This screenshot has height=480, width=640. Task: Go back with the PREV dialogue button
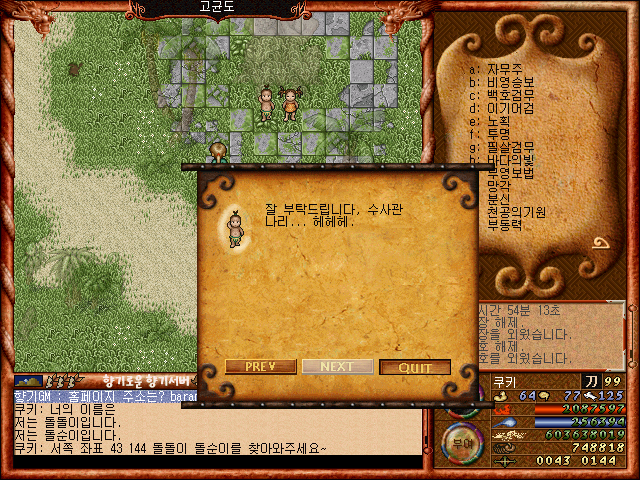click(260, 367)
